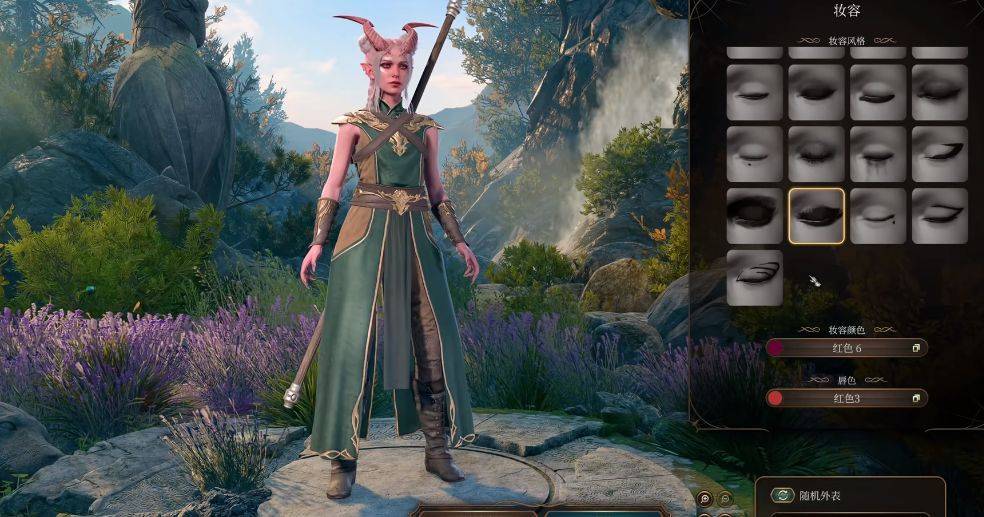Open the makeup color 红色 6 selector

[846, 348]
